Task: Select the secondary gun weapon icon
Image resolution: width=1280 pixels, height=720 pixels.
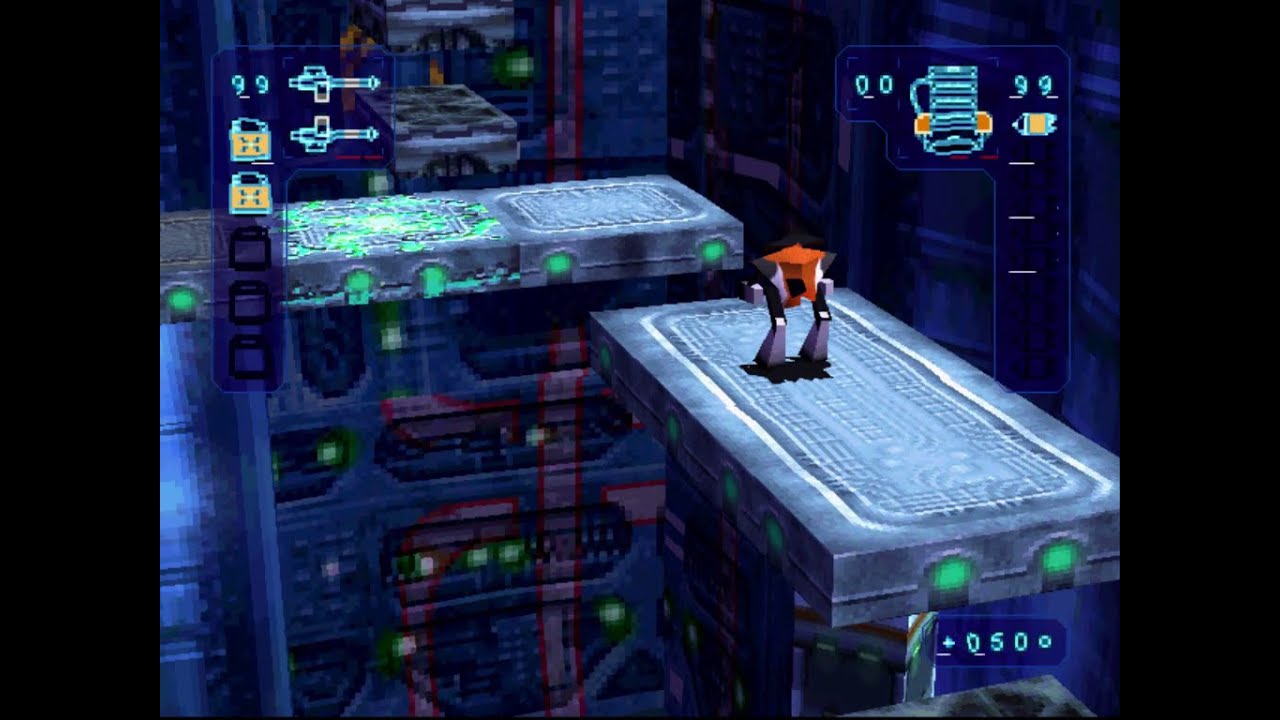Action: coord(335,135)
